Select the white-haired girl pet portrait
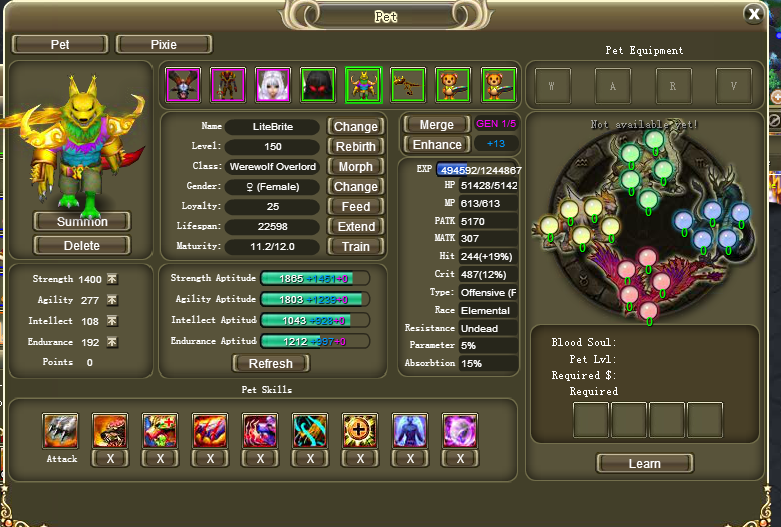The width and height of the screenshot is (781, 527). click(x=272, y=85)
